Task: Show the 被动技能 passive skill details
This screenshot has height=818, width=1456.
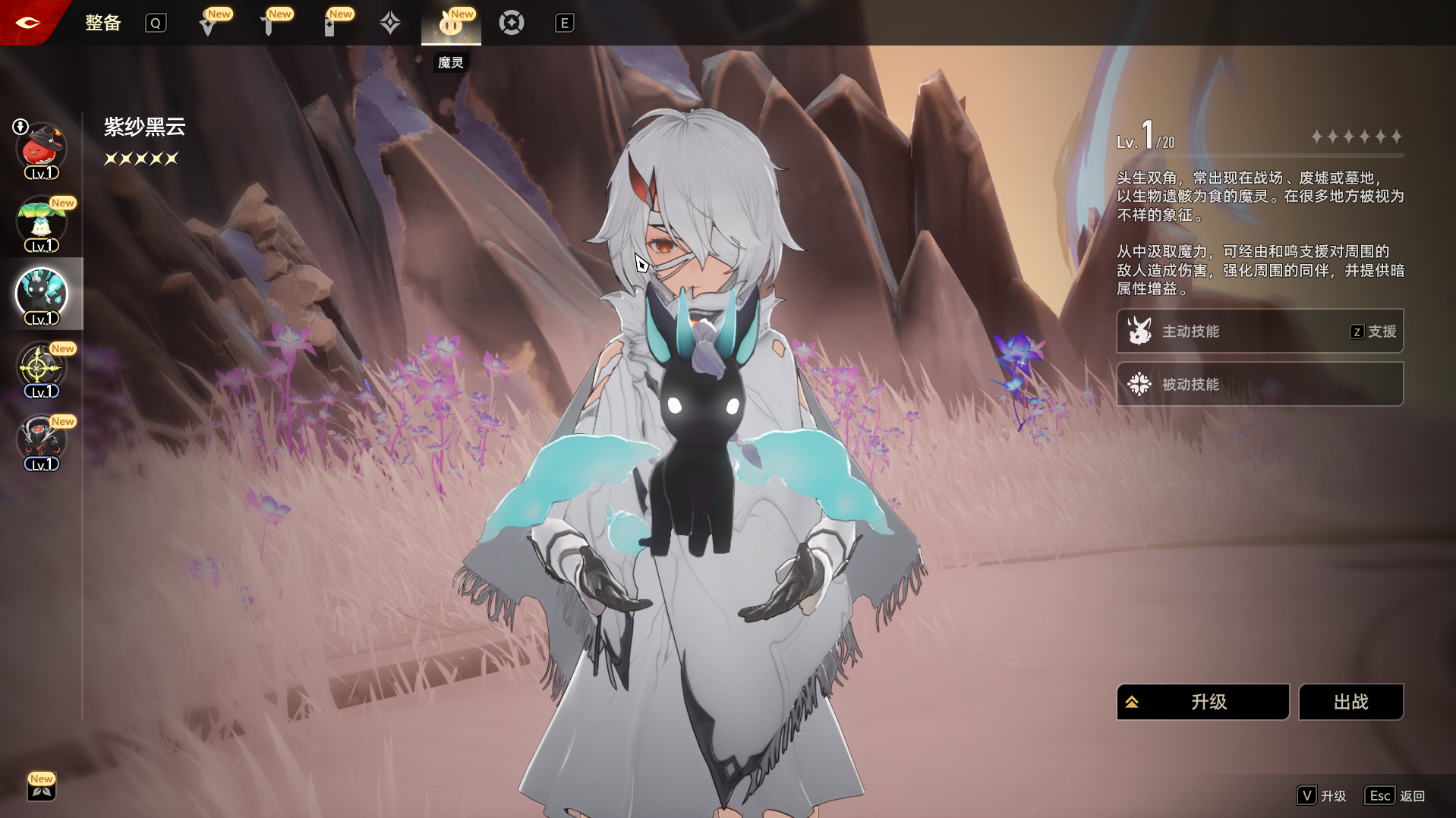Action: (x=1259, y=384)
